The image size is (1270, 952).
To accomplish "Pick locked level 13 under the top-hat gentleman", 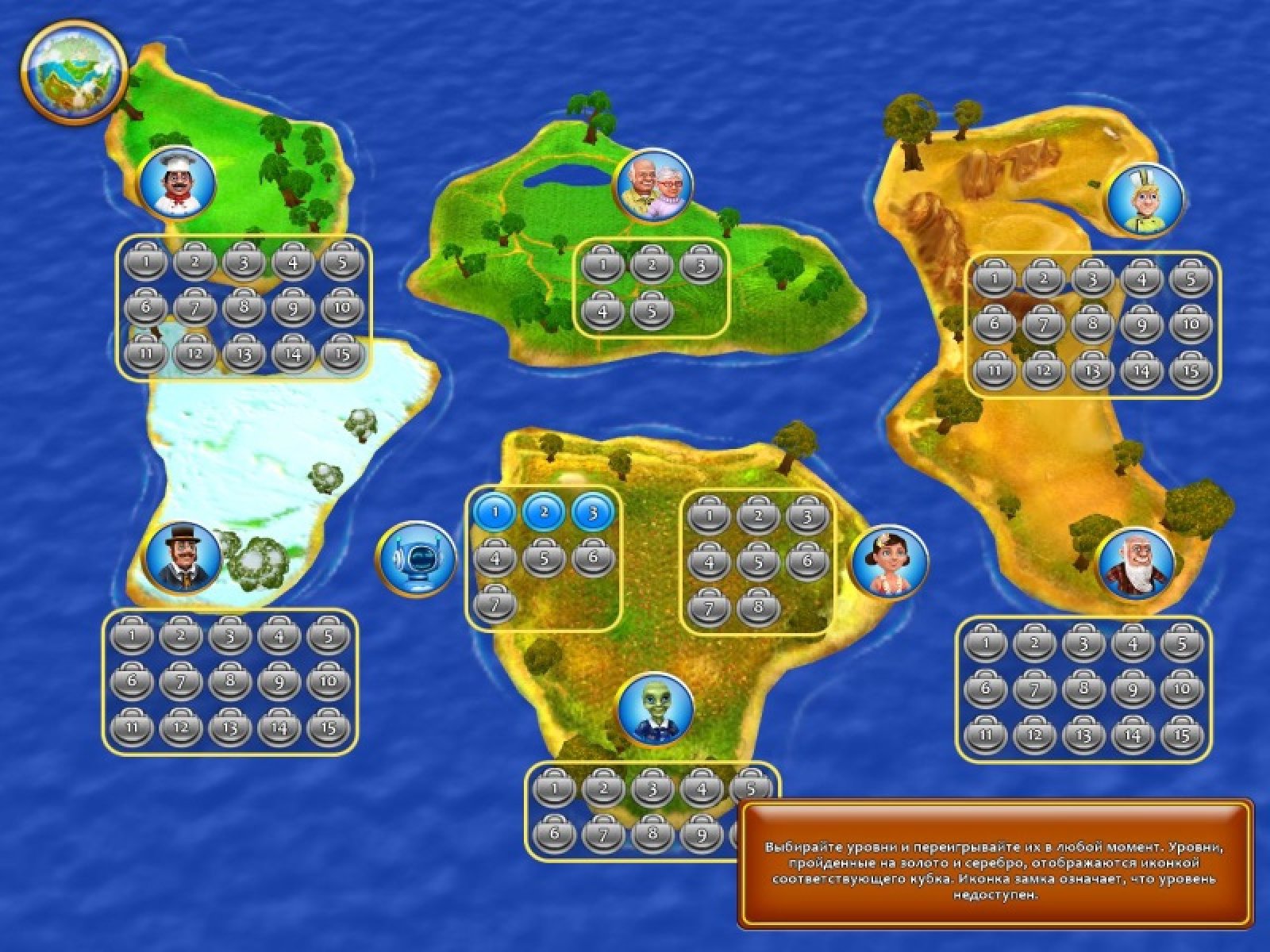I will click(x=229, y=727).
